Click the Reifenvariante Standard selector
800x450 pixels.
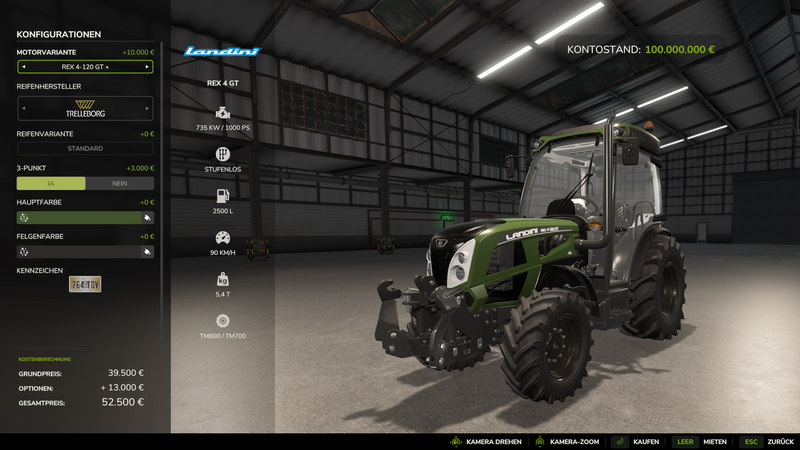click(x=85, y=148)
